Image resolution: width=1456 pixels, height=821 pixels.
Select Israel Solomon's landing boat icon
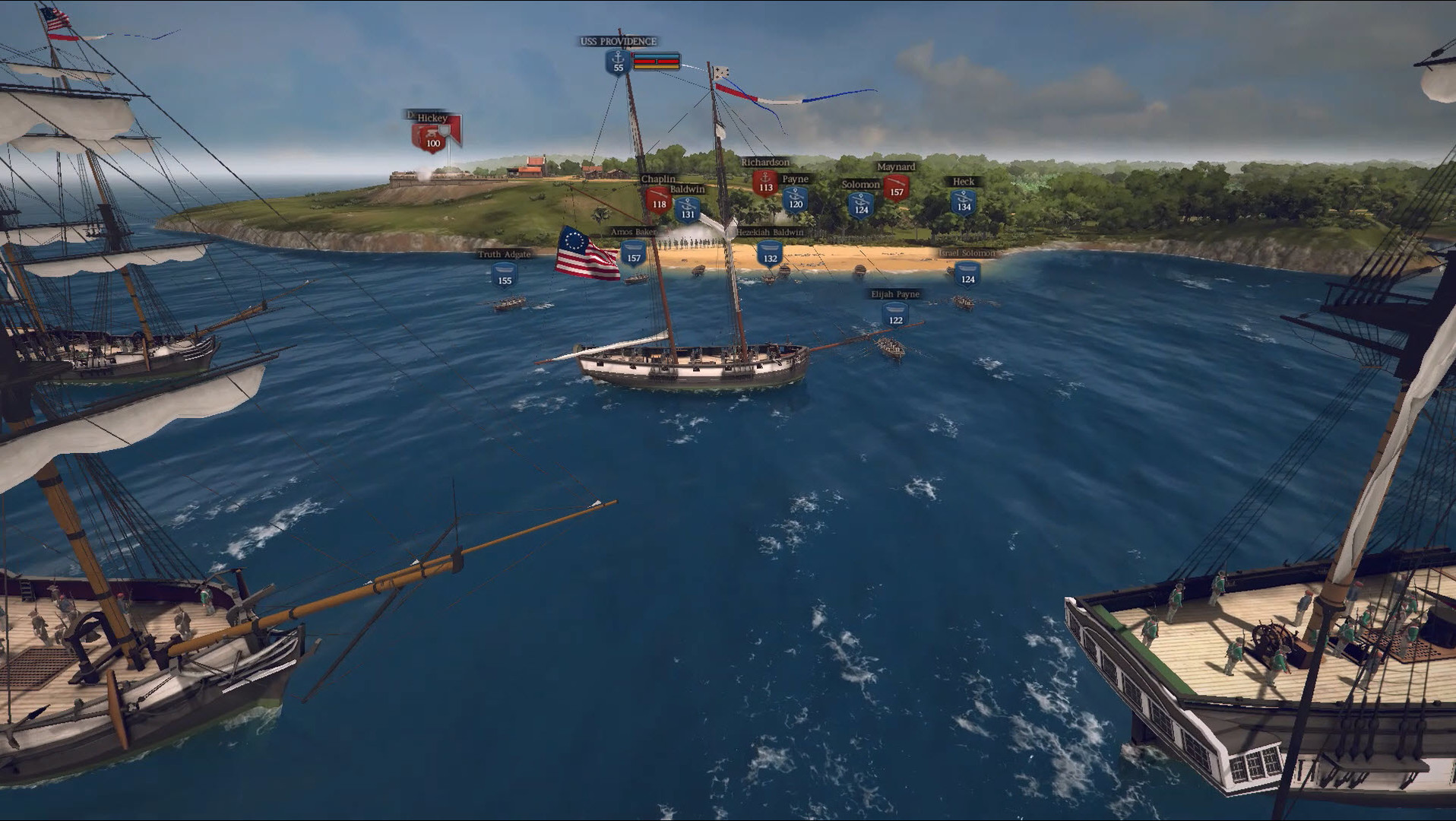pyautogui.click(x=969, y=274)
